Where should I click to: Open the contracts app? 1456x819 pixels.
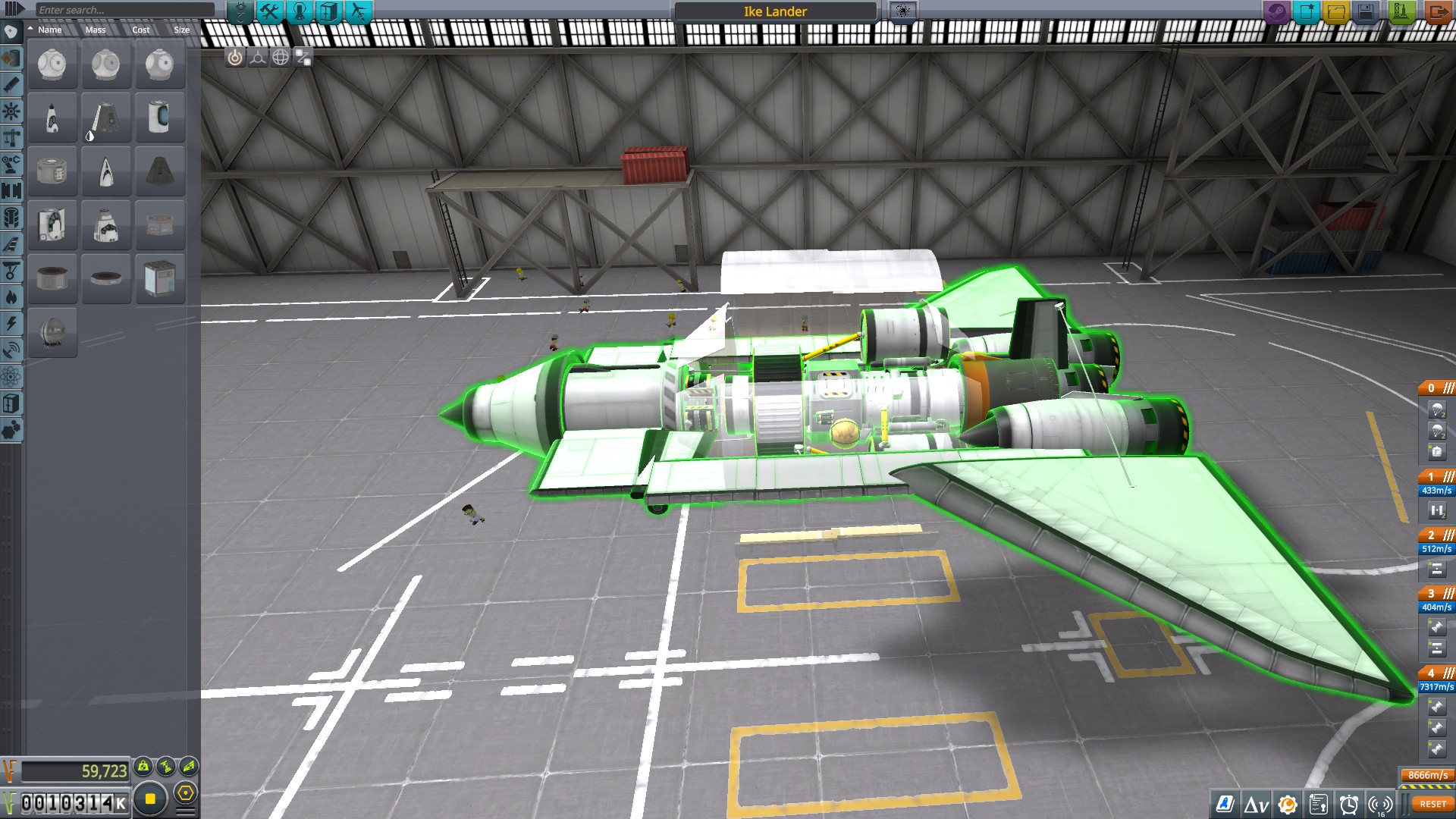1318,804
